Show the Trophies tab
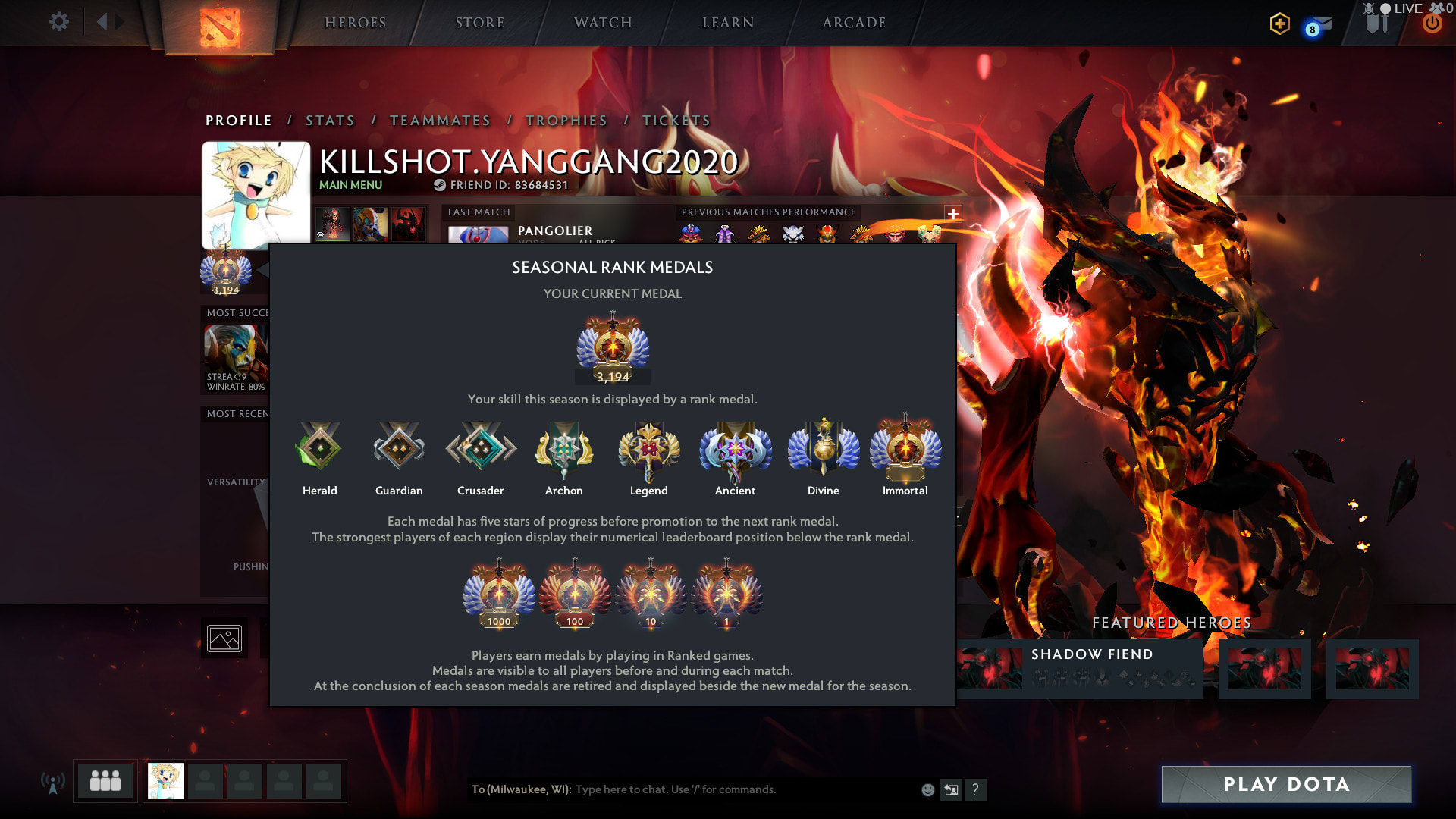 point(566,121)
